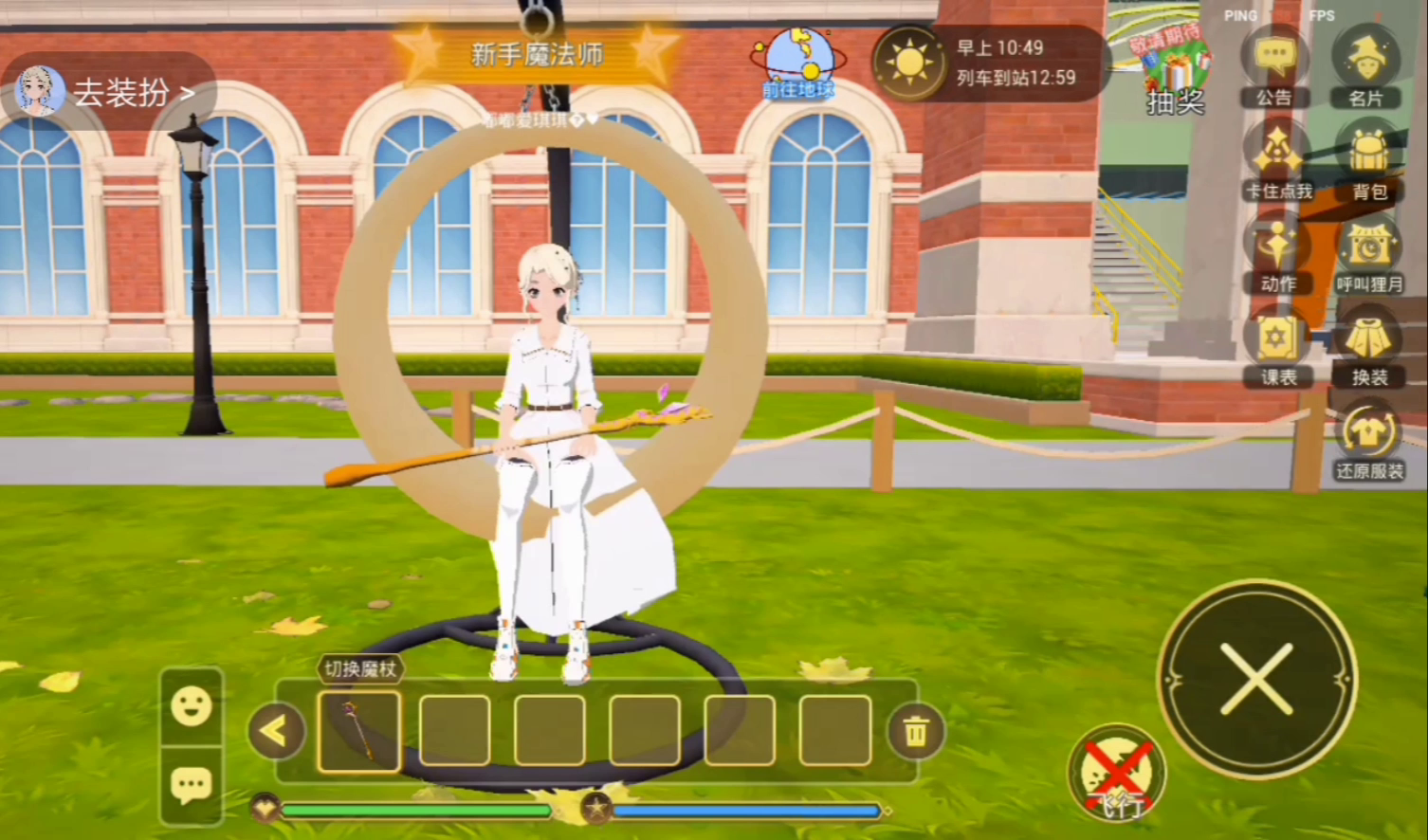Show the 名片 profile card
The image size is (1428, 840).
1366,64
